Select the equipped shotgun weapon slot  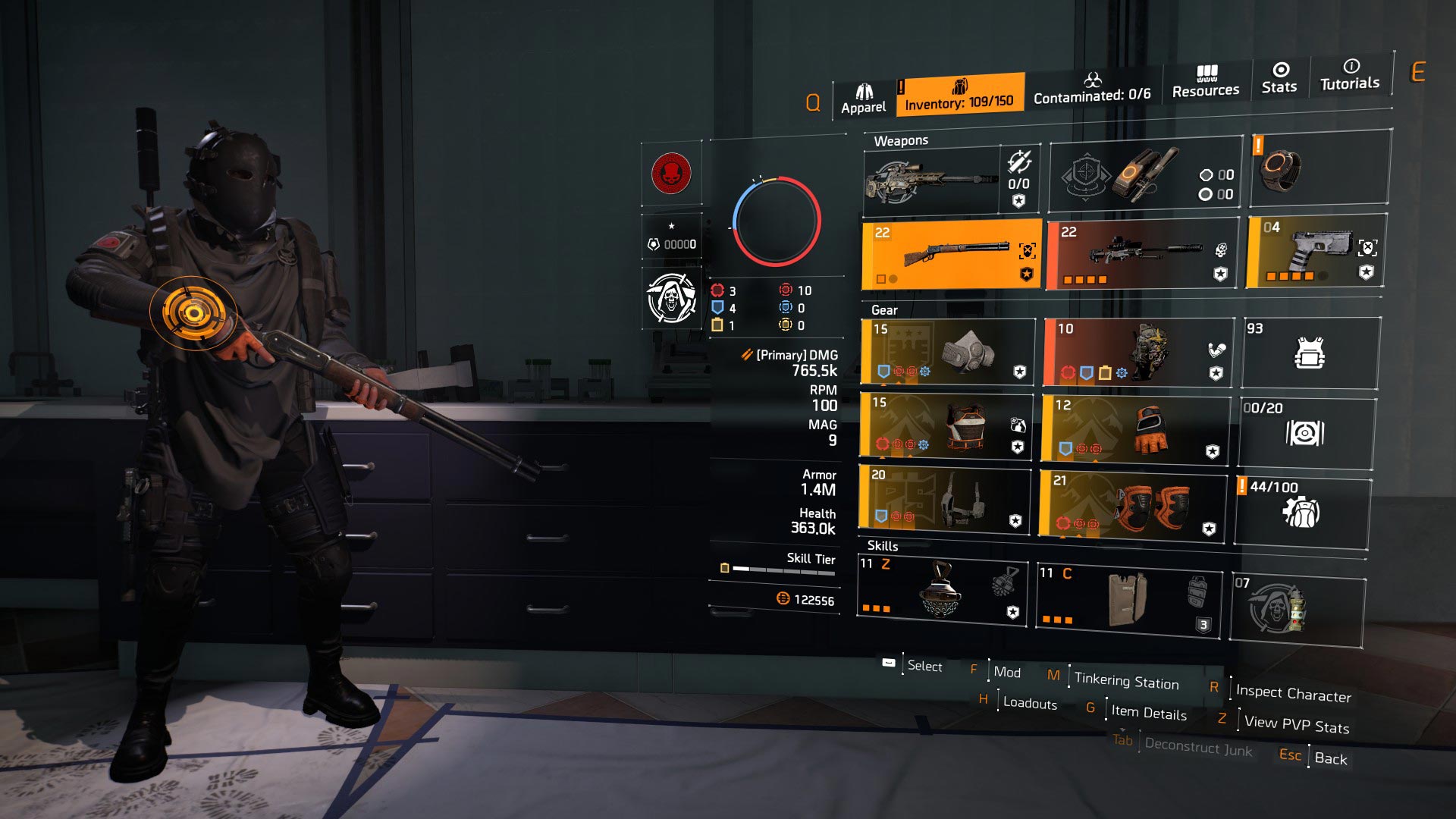pyautogui.click(x=948, y=254)
